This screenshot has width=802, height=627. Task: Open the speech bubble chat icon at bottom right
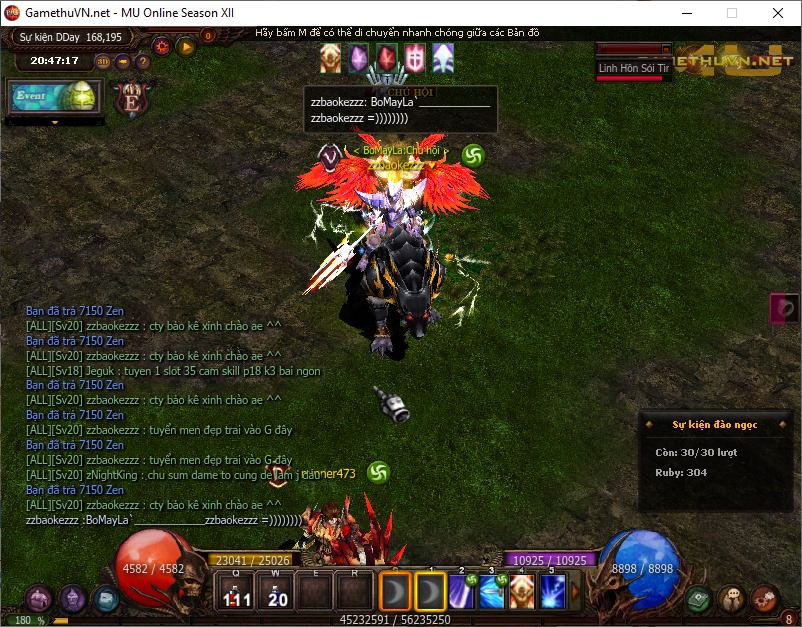click(733, 599)
